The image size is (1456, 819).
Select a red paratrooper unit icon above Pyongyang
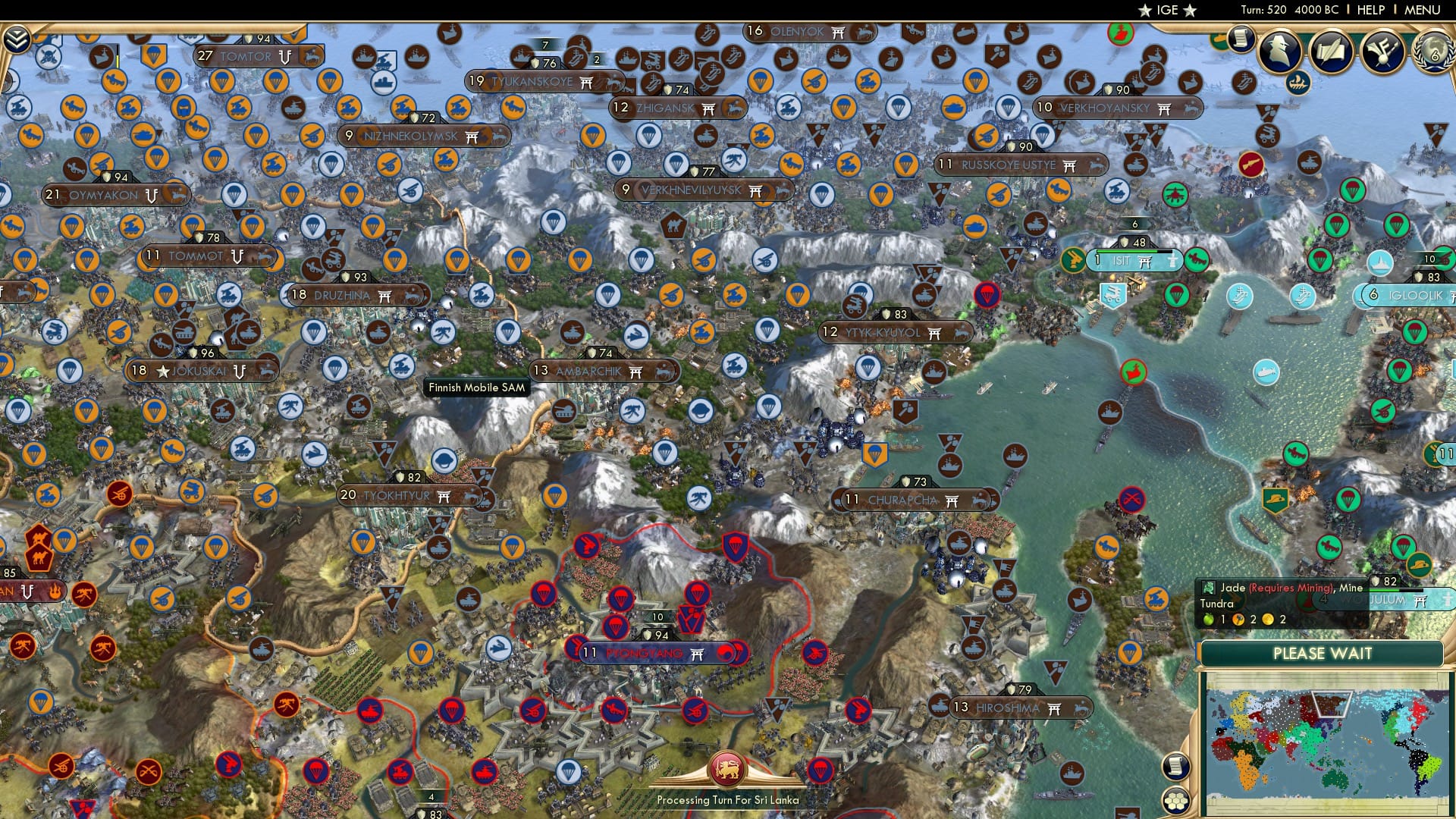pos(621,597)
